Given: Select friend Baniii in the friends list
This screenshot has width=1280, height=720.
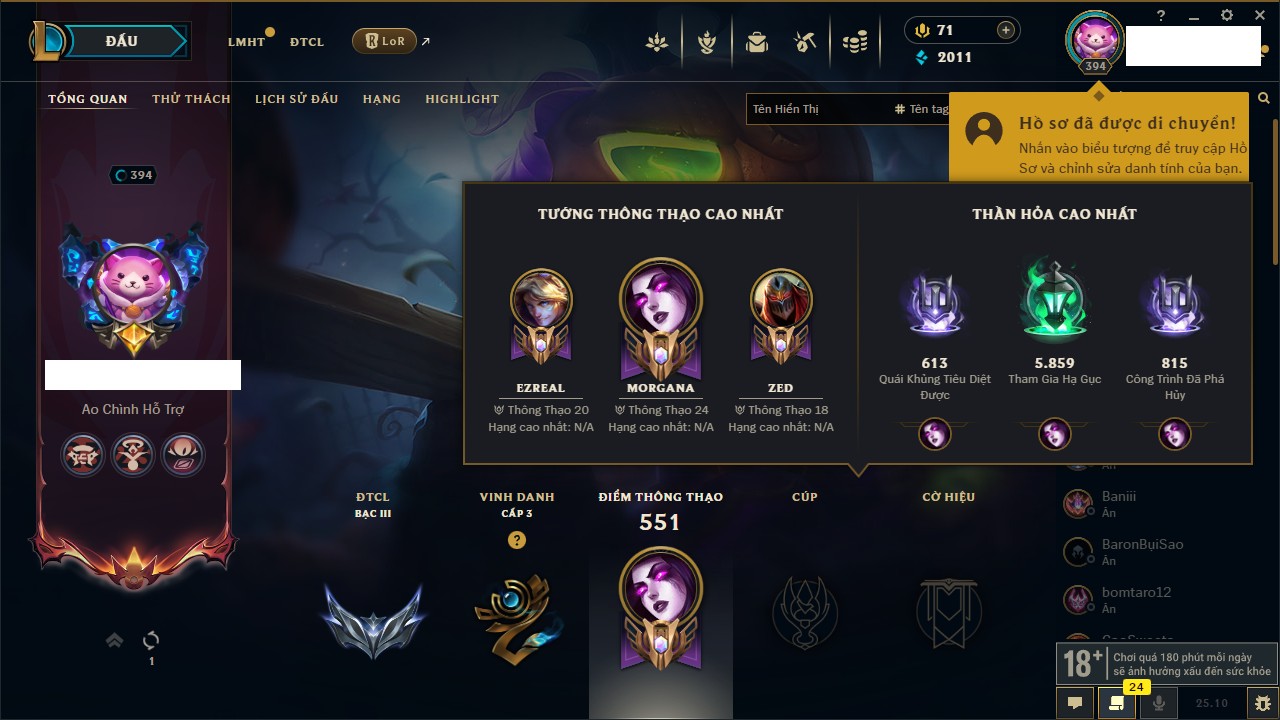Looking at the screenshot, I should coord(1118,496).
